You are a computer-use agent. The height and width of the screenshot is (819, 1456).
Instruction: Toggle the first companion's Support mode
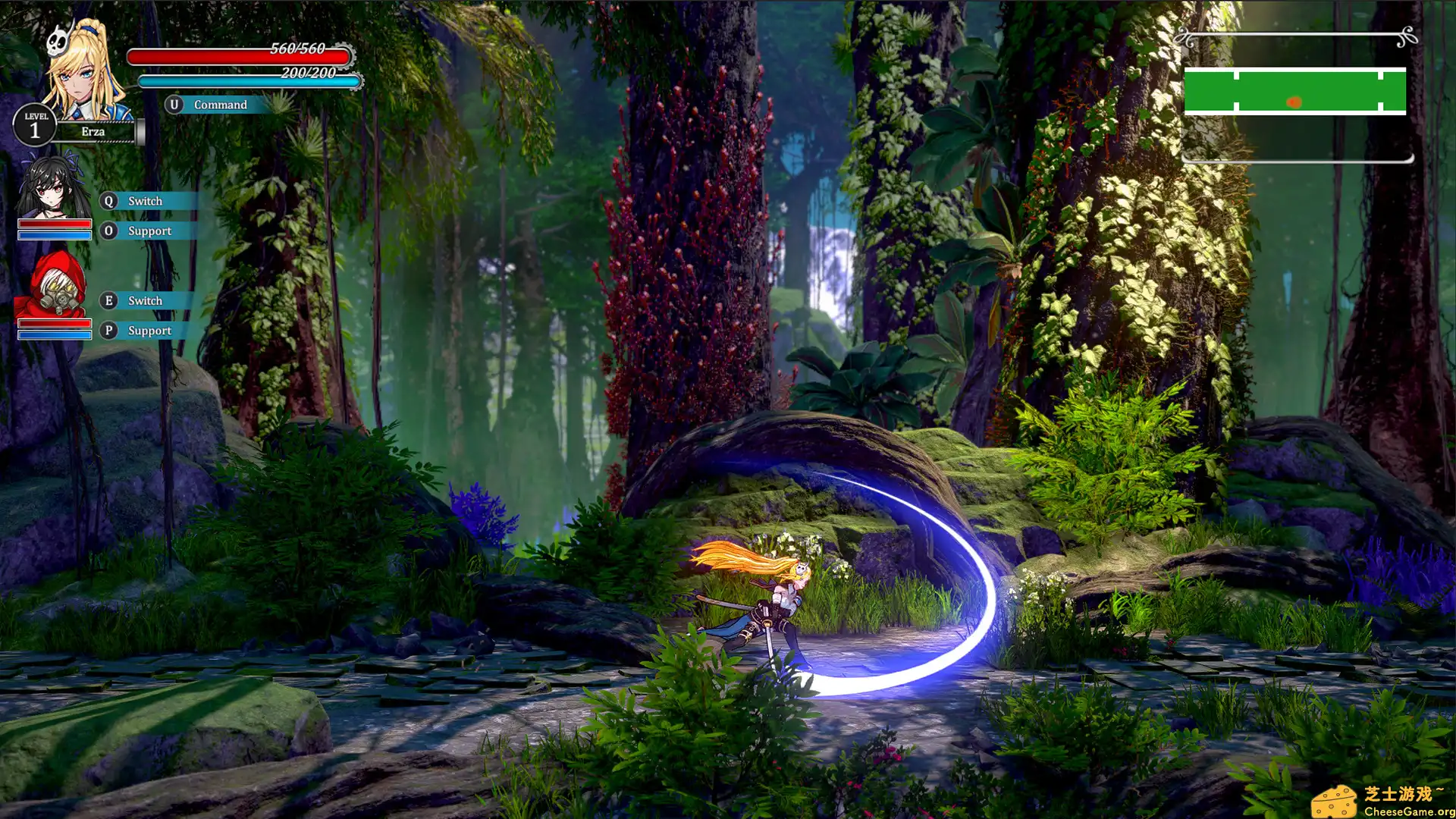point(149,231)
